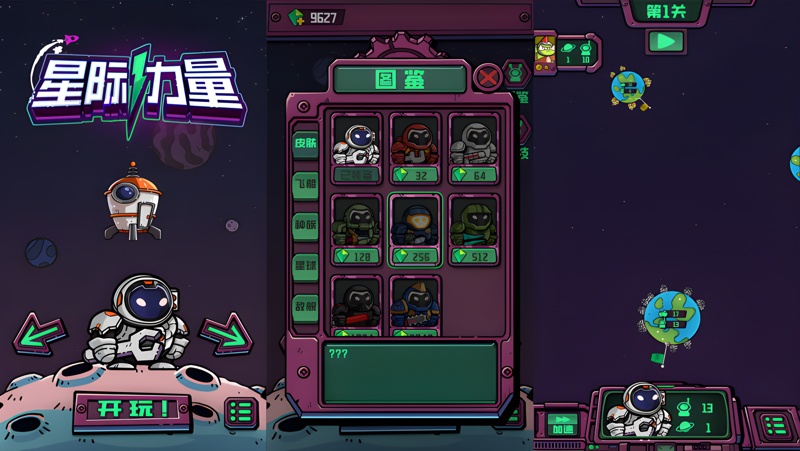Select the white astronaut skin
The width and height of the screenshot is (800, 451).
coord(357,148)
